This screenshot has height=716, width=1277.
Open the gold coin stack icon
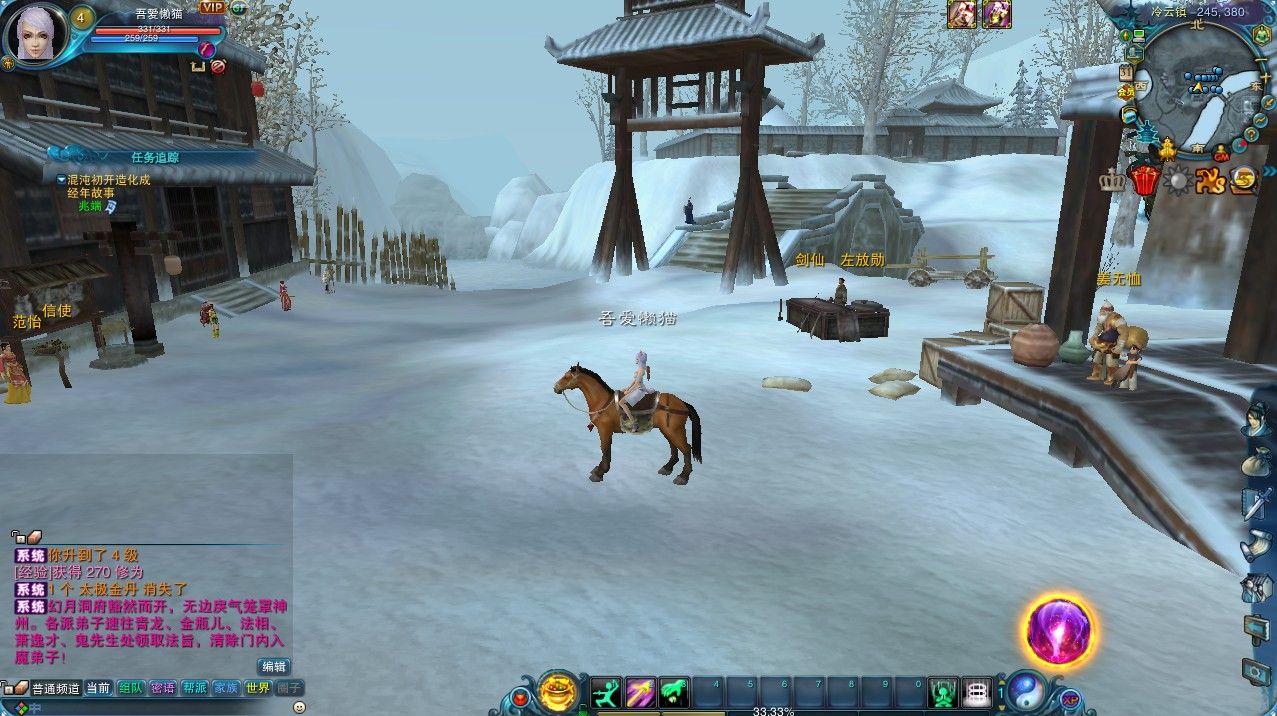[1244, 180]
